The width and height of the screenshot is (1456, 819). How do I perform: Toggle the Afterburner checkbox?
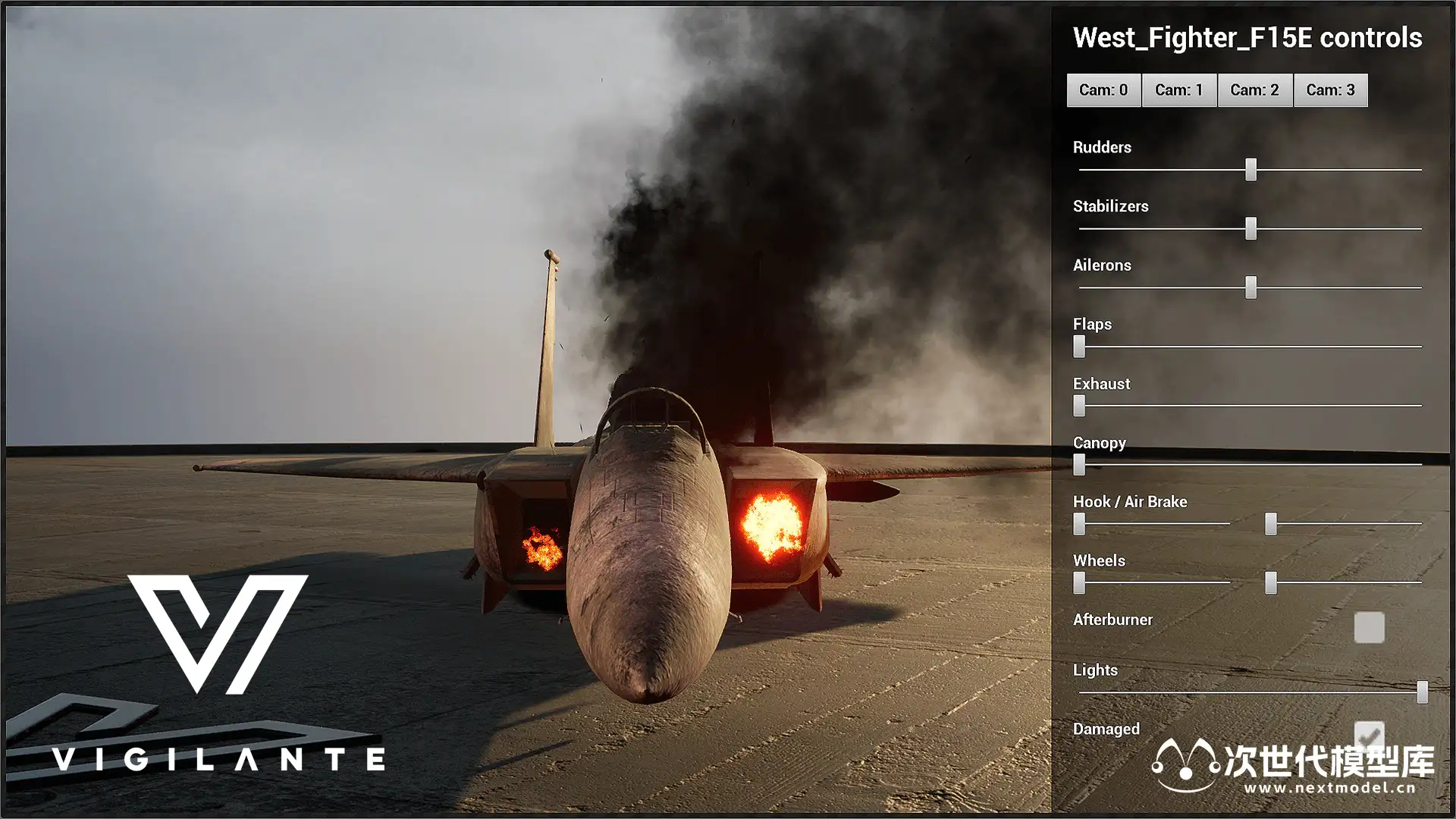(x=1369, y=628)
